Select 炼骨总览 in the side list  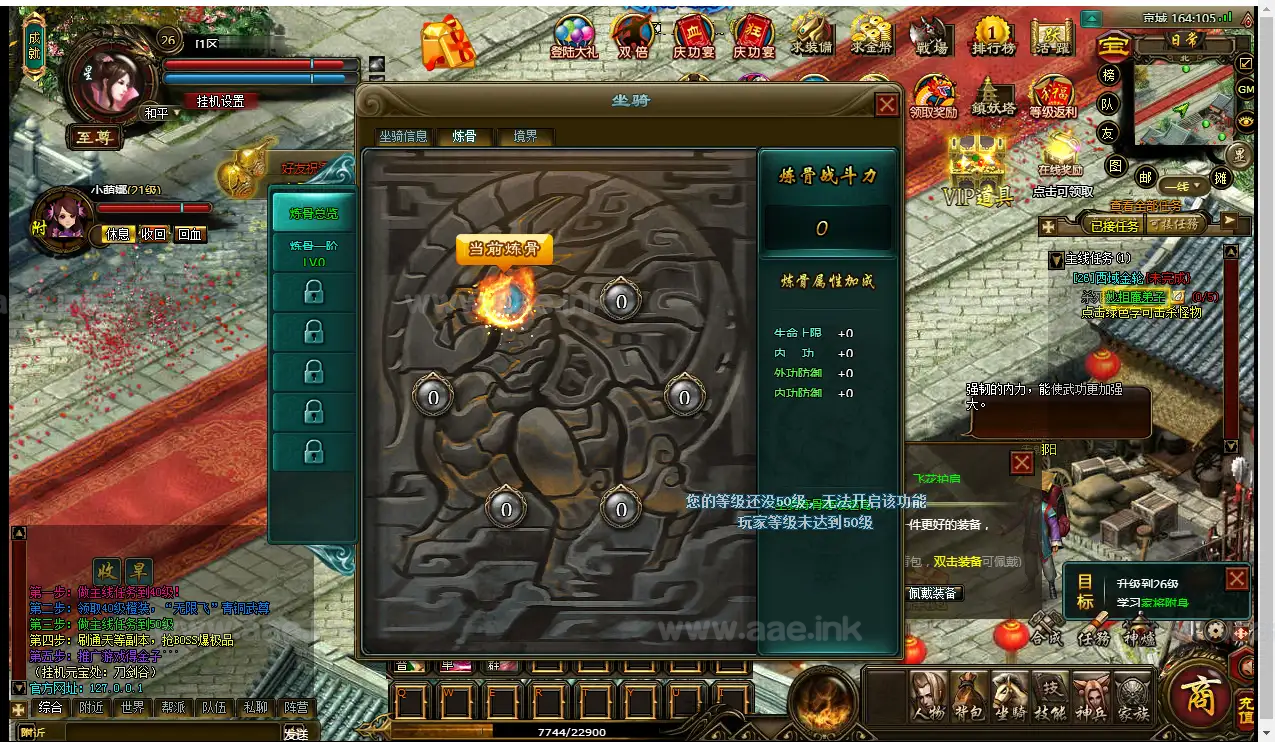click(314, 213)
